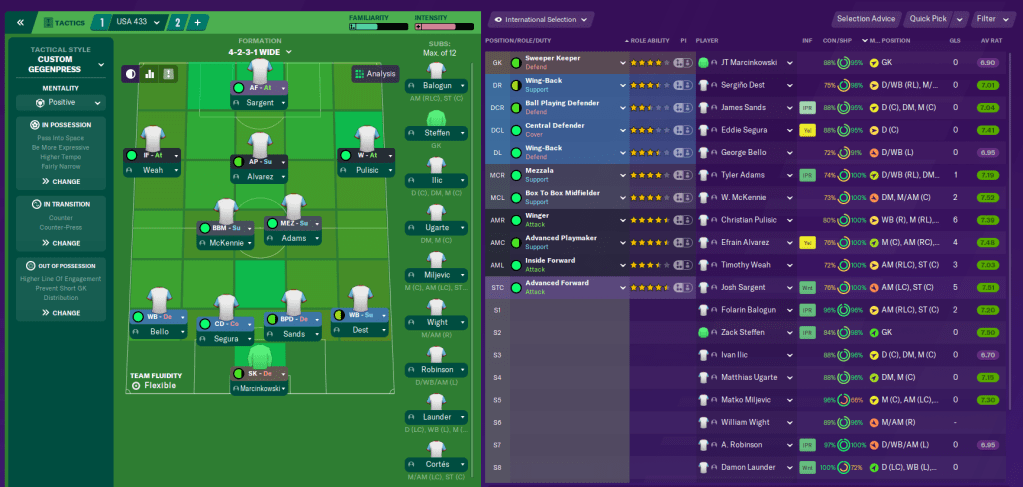The width and height of the screenshot is (1023, 487).
Task: Change the In Possession instructions
Action: coord(61,181)
